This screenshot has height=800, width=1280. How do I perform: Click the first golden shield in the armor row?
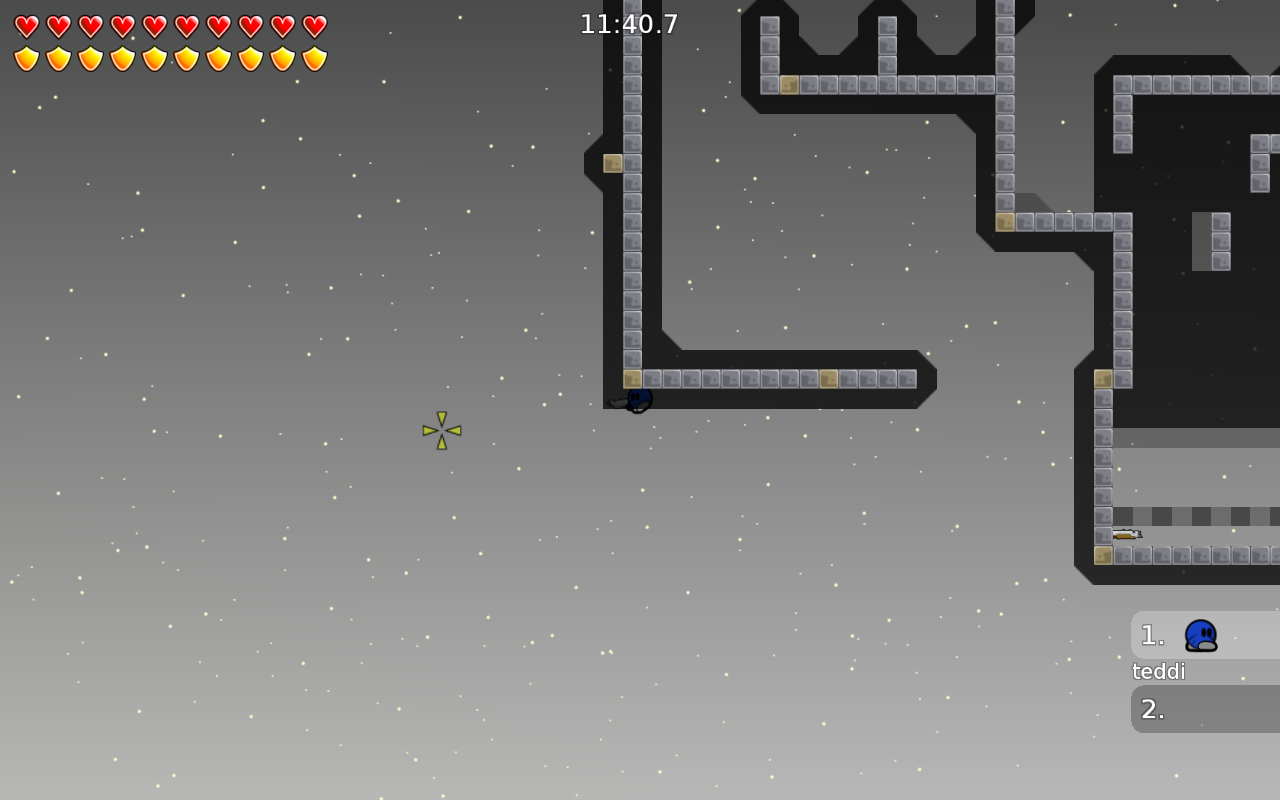(24, 56)
